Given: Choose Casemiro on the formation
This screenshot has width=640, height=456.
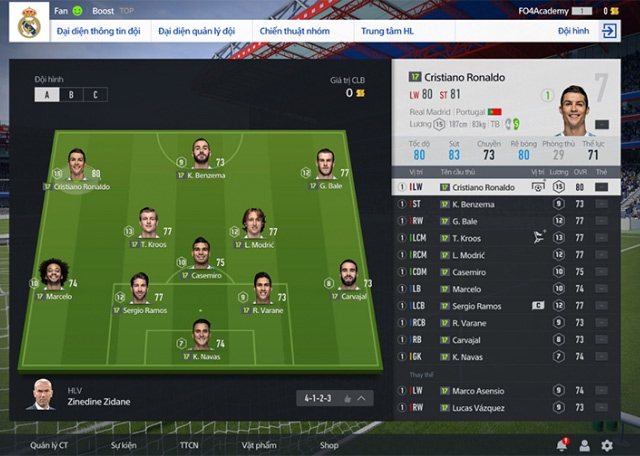Looking at the screenshot, I should tap(200, 249).
